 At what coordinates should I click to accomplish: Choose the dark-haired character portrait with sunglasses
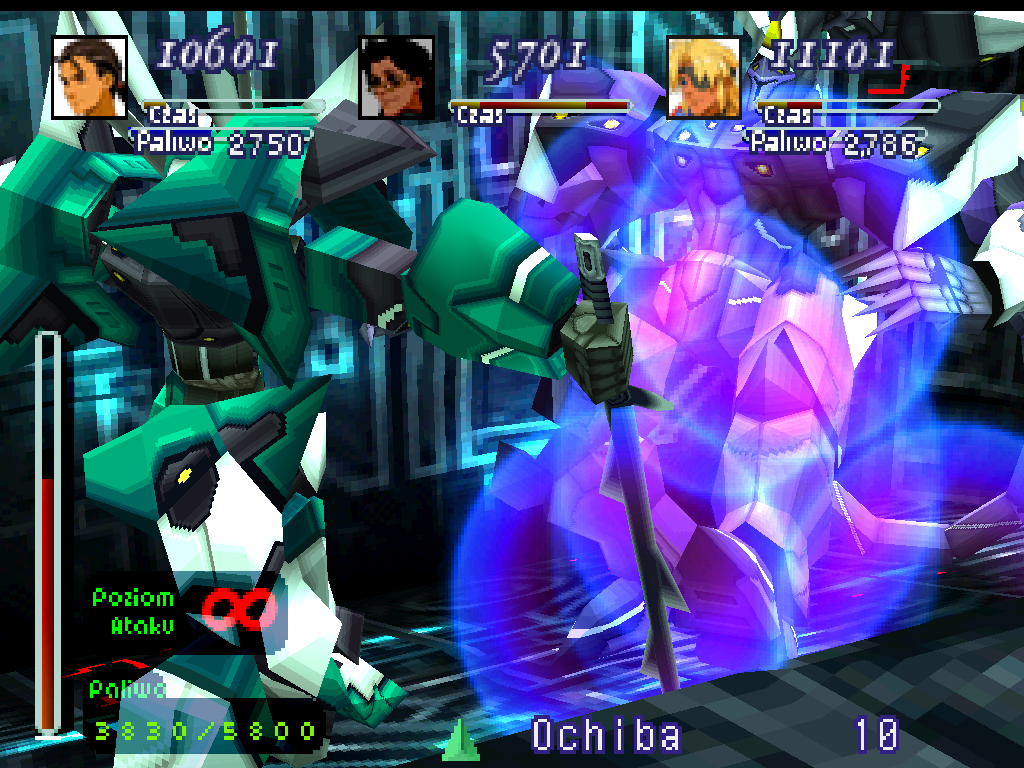click(x=396, y=78)
